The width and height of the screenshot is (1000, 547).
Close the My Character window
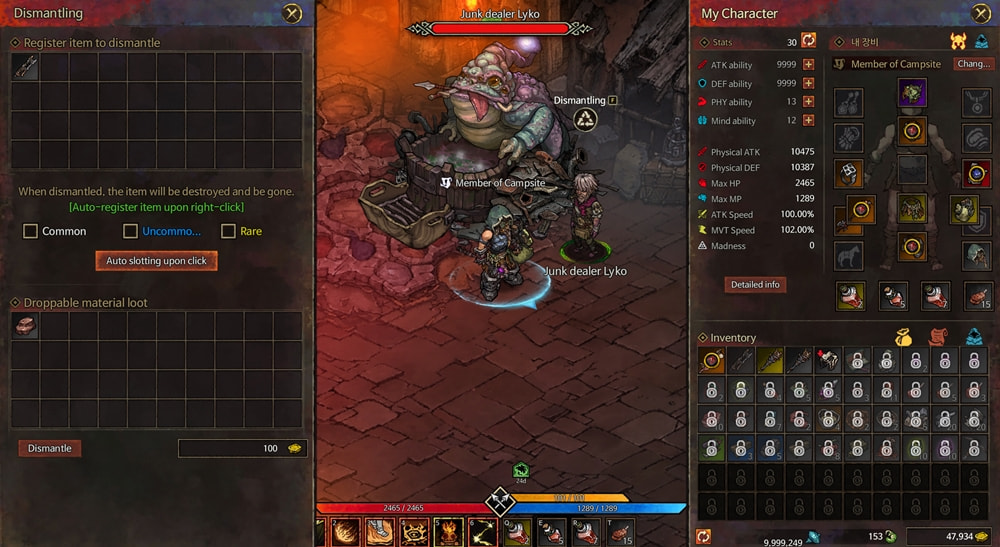click(980, 13)
